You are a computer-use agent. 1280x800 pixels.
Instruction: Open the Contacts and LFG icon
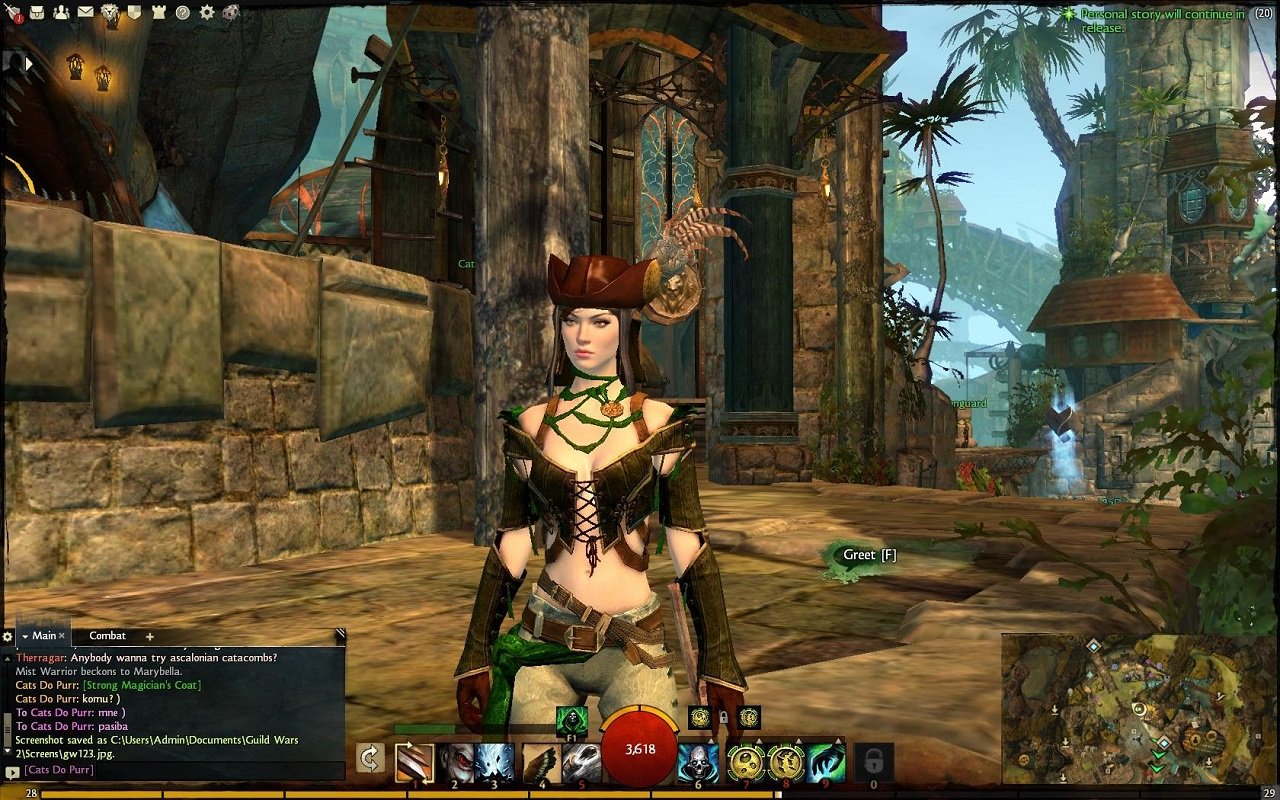tap(61, 12)
